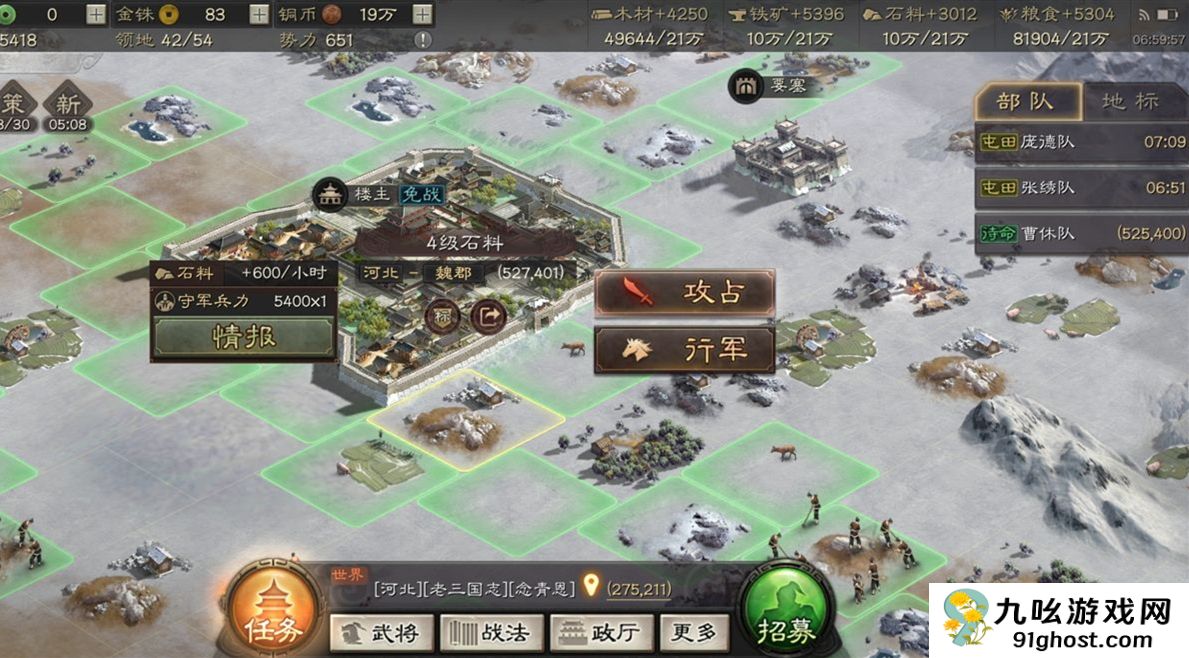Choose the 行军 (March) command

pos(685,350)
